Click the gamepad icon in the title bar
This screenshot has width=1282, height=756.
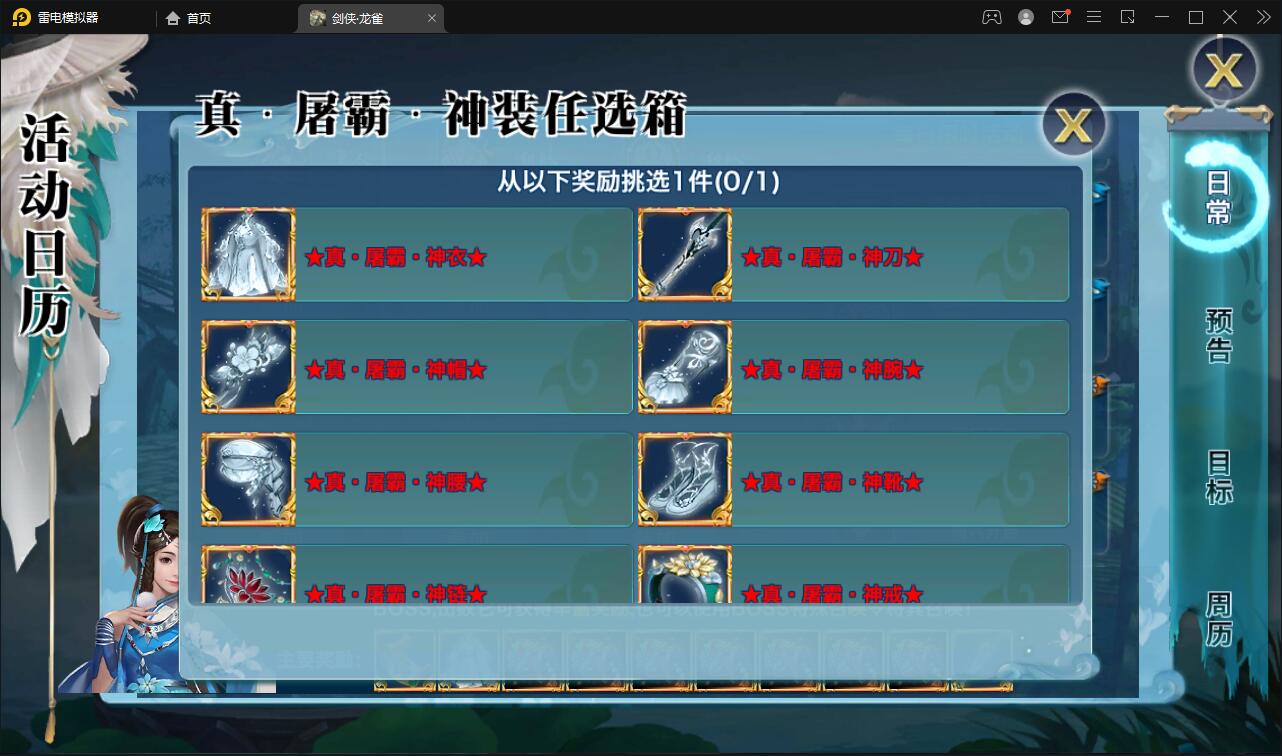(x=991, y=17)
